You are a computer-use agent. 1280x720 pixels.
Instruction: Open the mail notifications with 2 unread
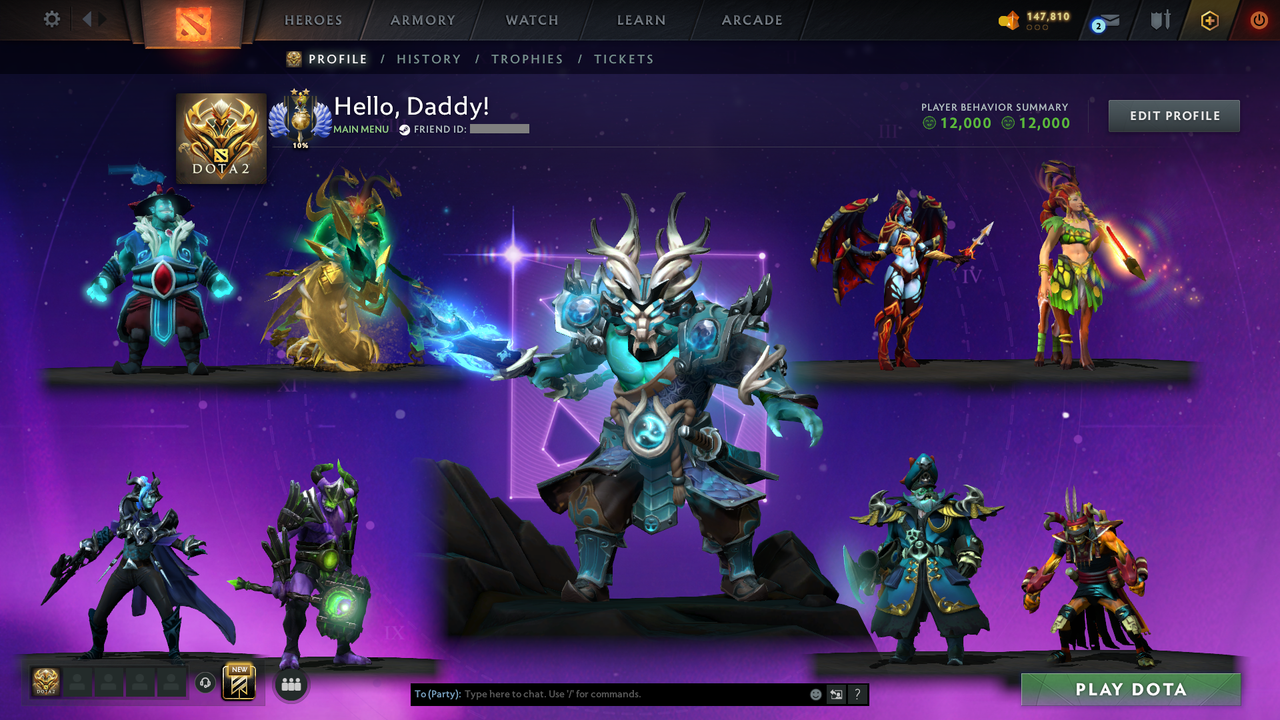click(x=1103, y=20)
